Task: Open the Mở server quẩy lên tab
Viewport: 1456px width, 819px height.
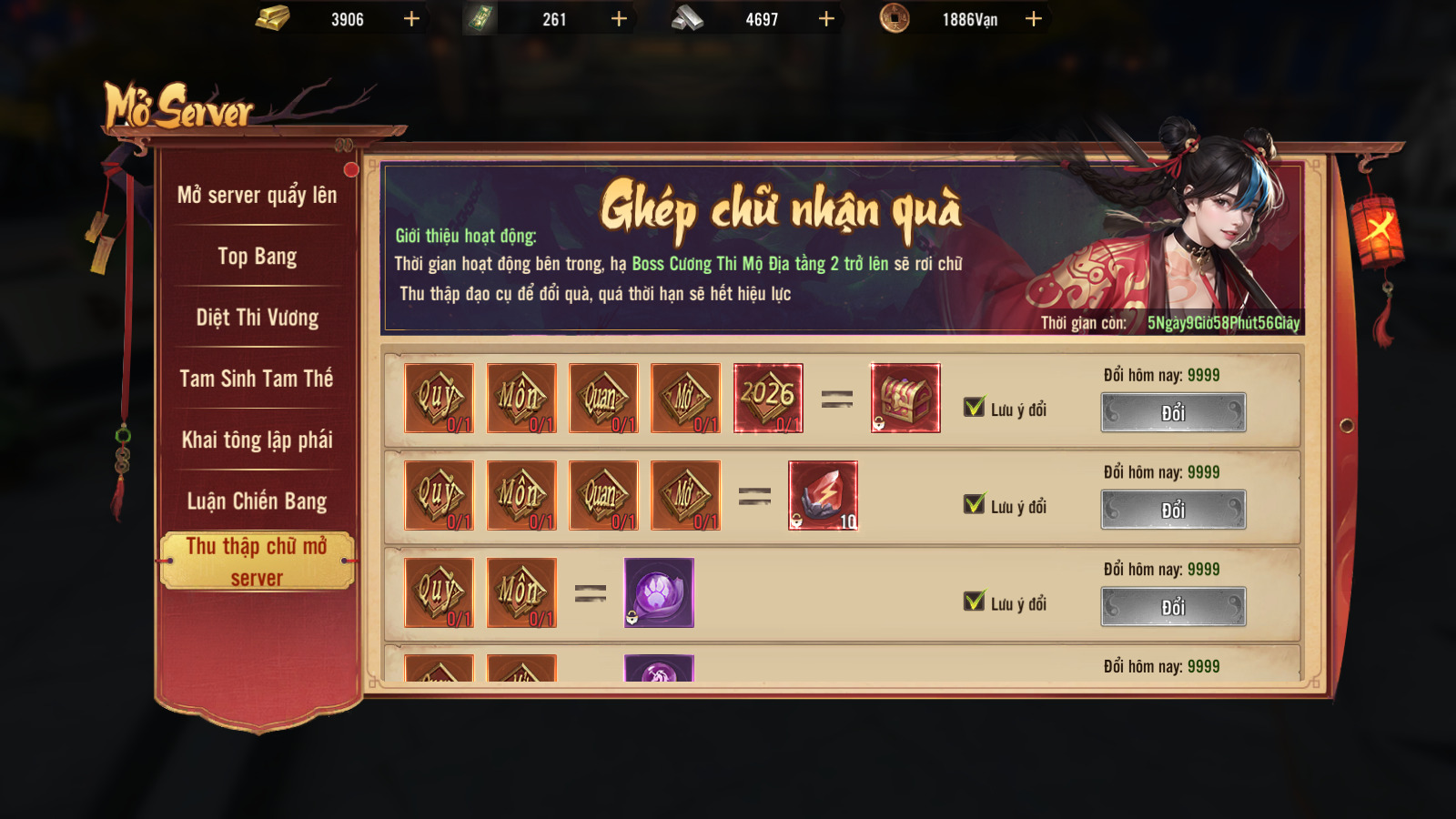Action: coord(257,195)
